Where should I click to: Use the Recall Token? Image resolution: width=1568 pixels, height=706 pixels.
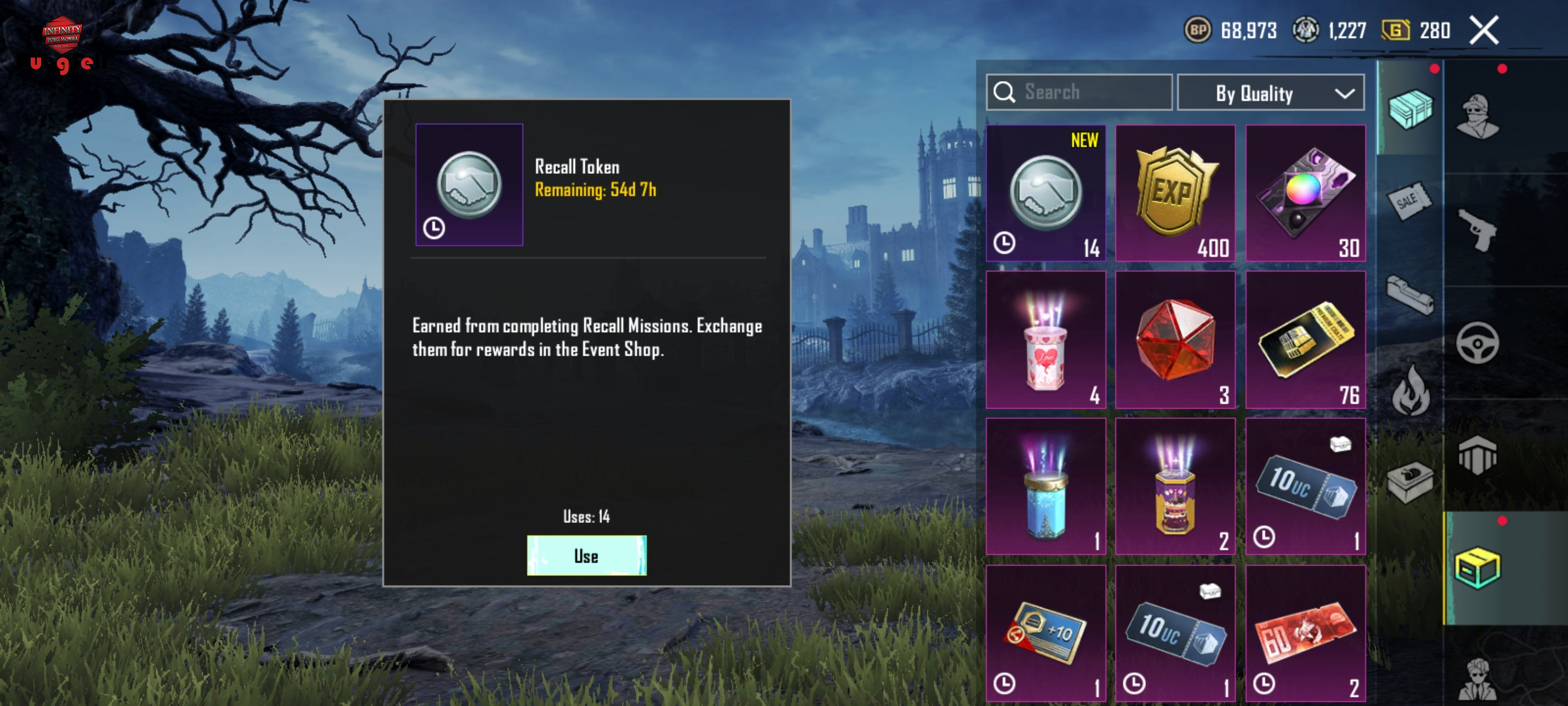[x=586, y=556]
